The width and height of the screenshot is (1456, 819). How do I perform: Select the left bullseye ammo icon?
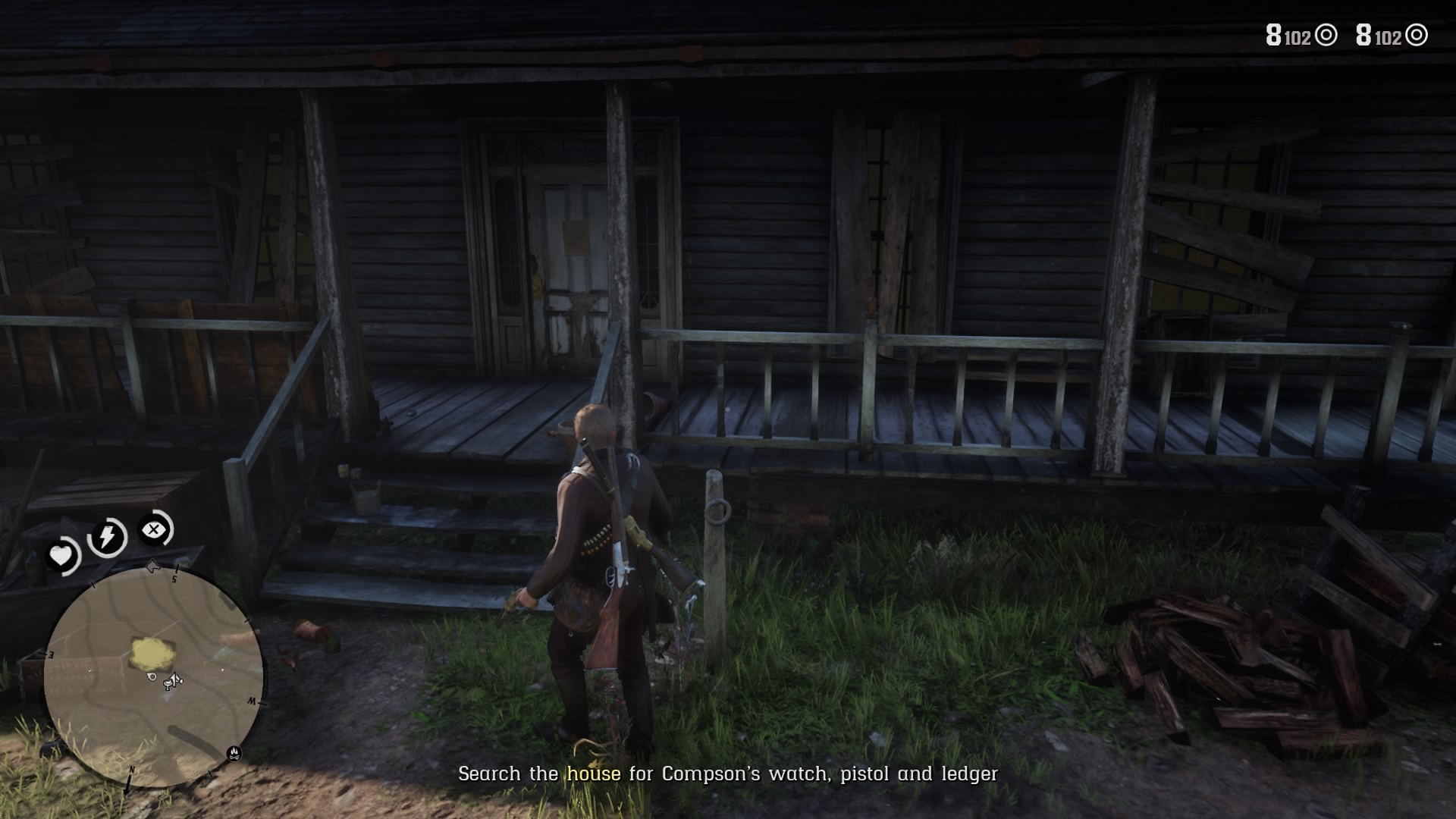[x=1327, y=35]
